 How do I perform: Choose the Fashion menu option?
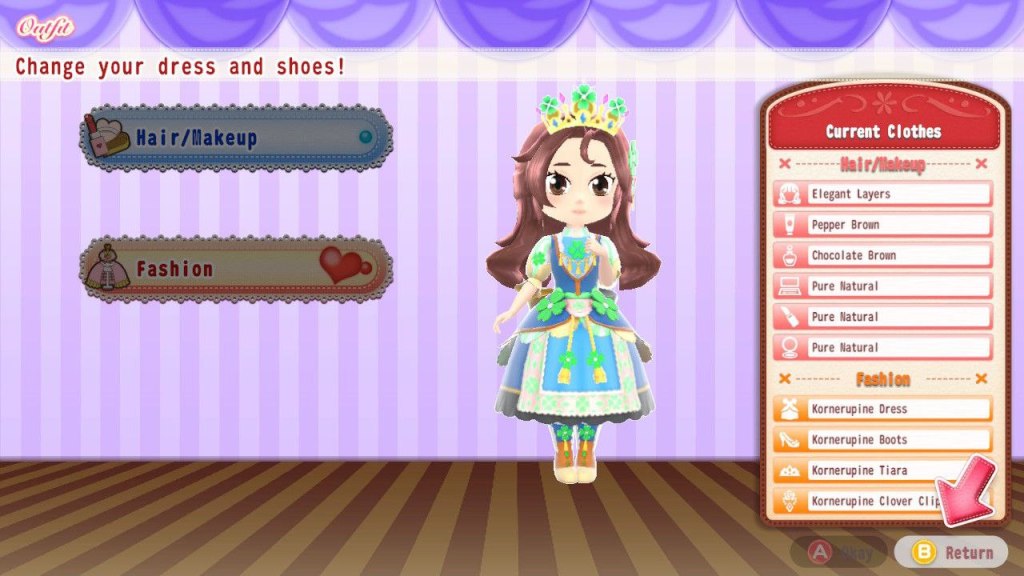(x=236, y=268)
